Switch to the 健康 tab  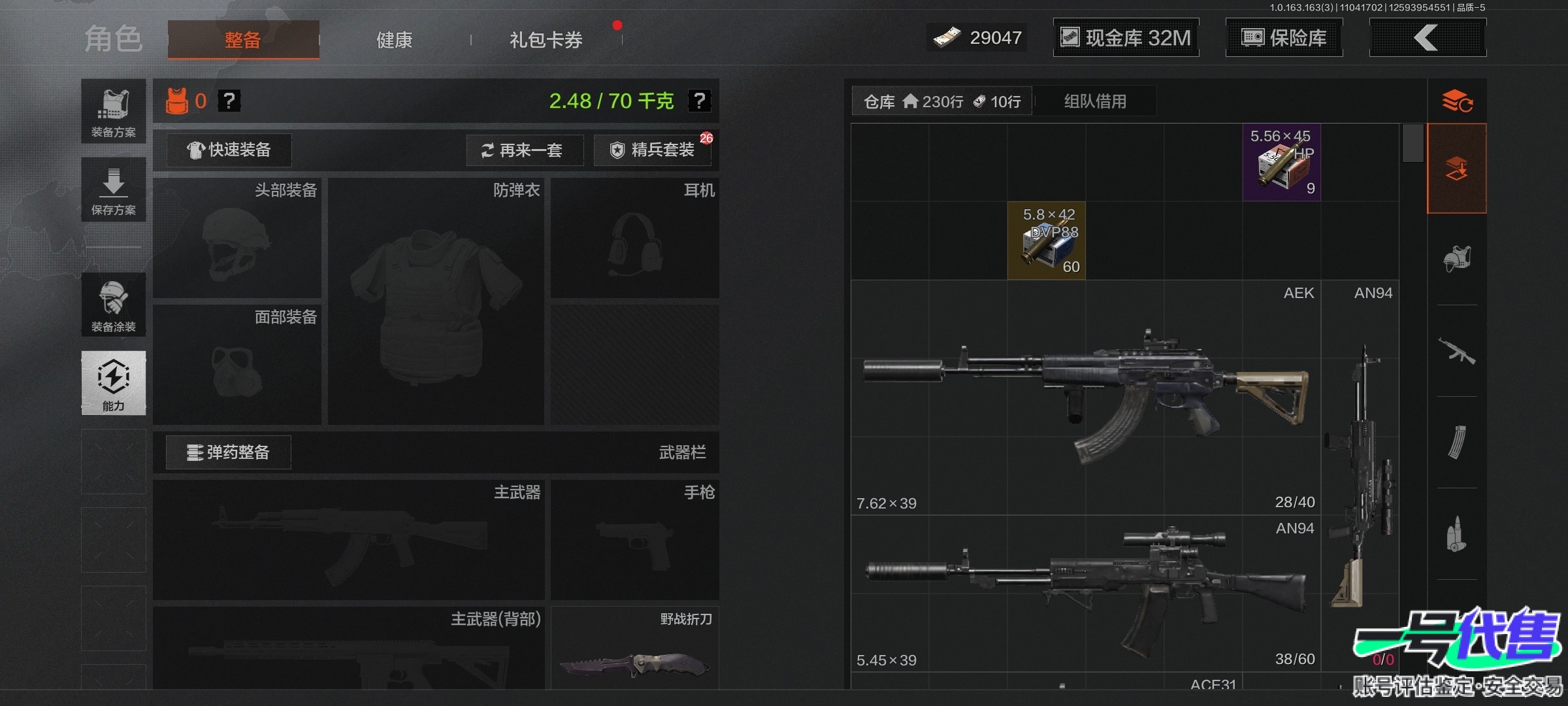[x=394, y=40]
